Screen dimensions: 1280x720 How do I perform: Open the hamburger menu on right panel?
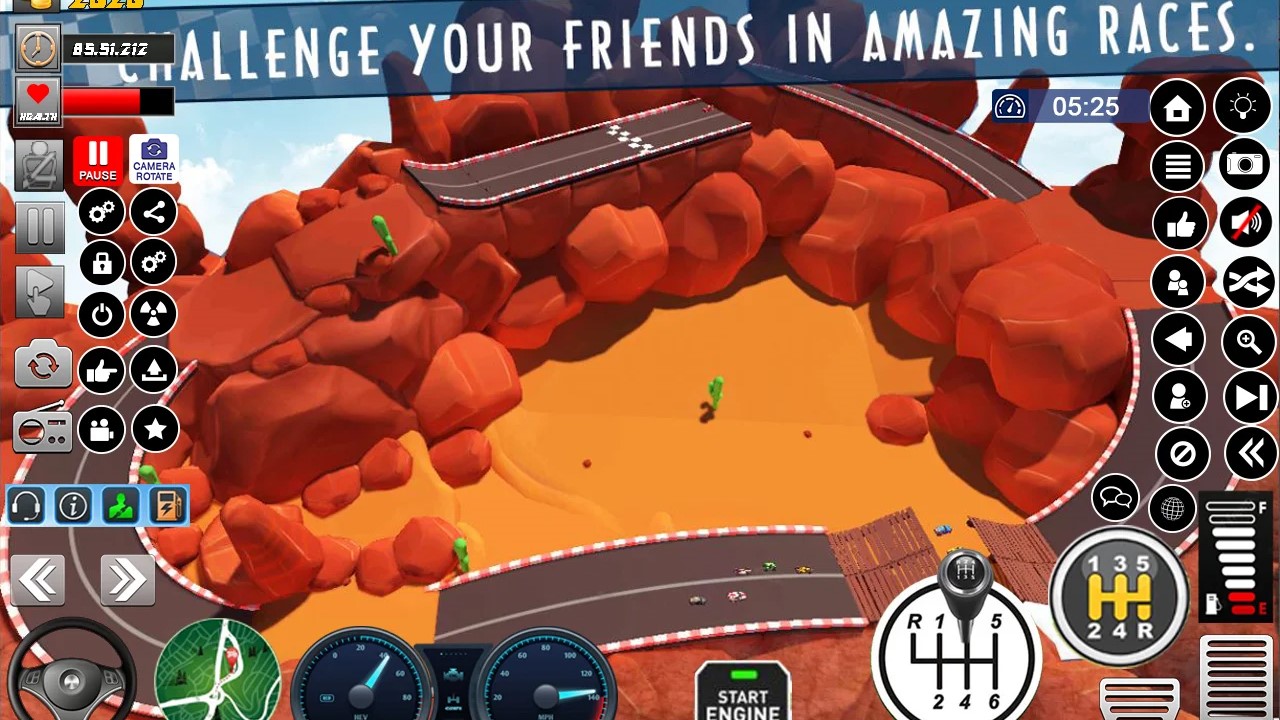(1177, 166)
